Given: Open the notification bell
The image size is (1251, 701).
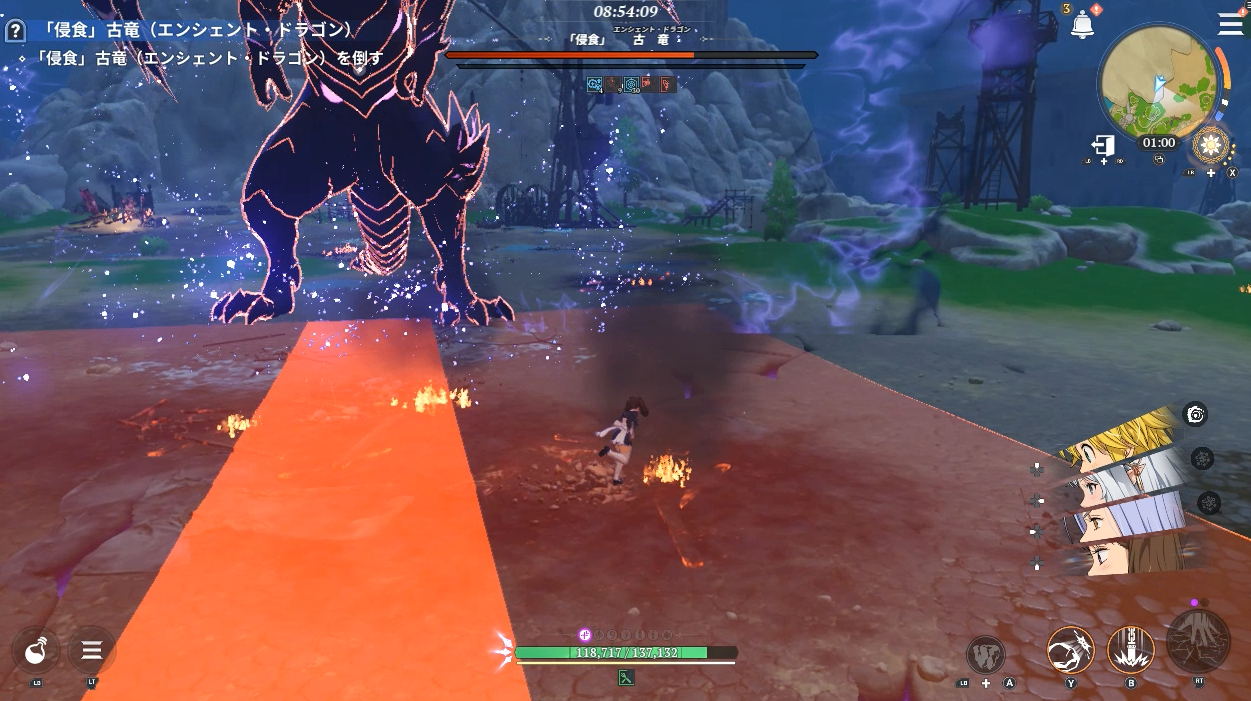Looking at the screenshot, I should click(x=1082, y=26).
